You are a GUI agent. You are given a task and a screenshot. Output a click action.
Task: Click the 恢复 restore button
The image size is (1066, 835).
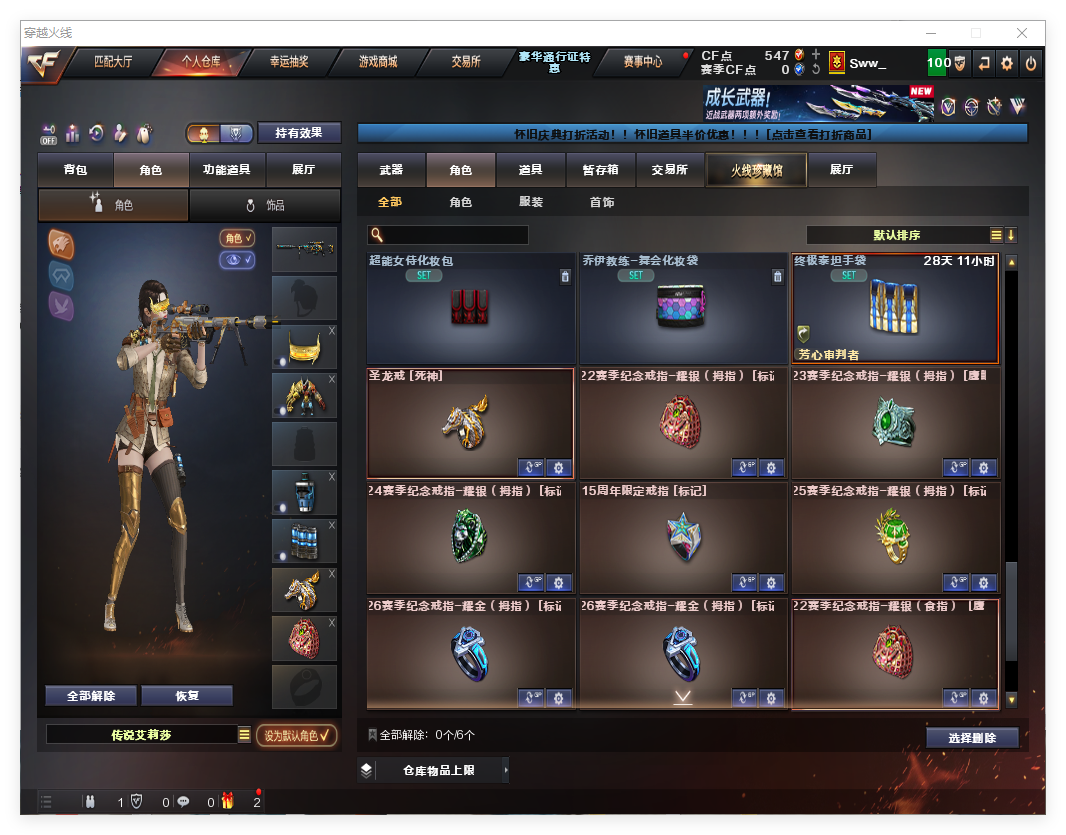click(x=187, y=696)
